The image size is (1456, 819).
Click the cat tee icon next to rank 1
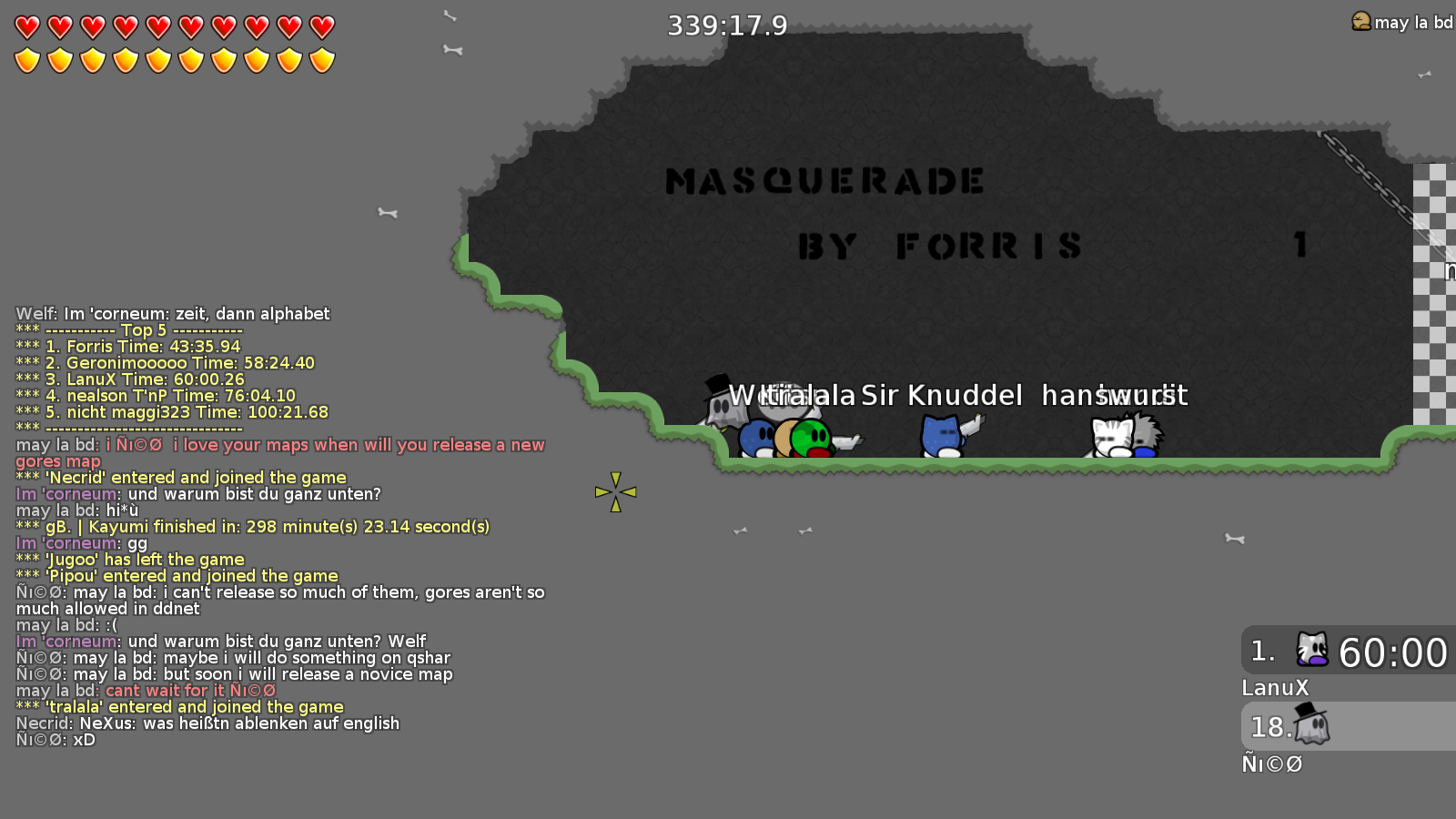pyautogui.click(x=1313, y=650)
